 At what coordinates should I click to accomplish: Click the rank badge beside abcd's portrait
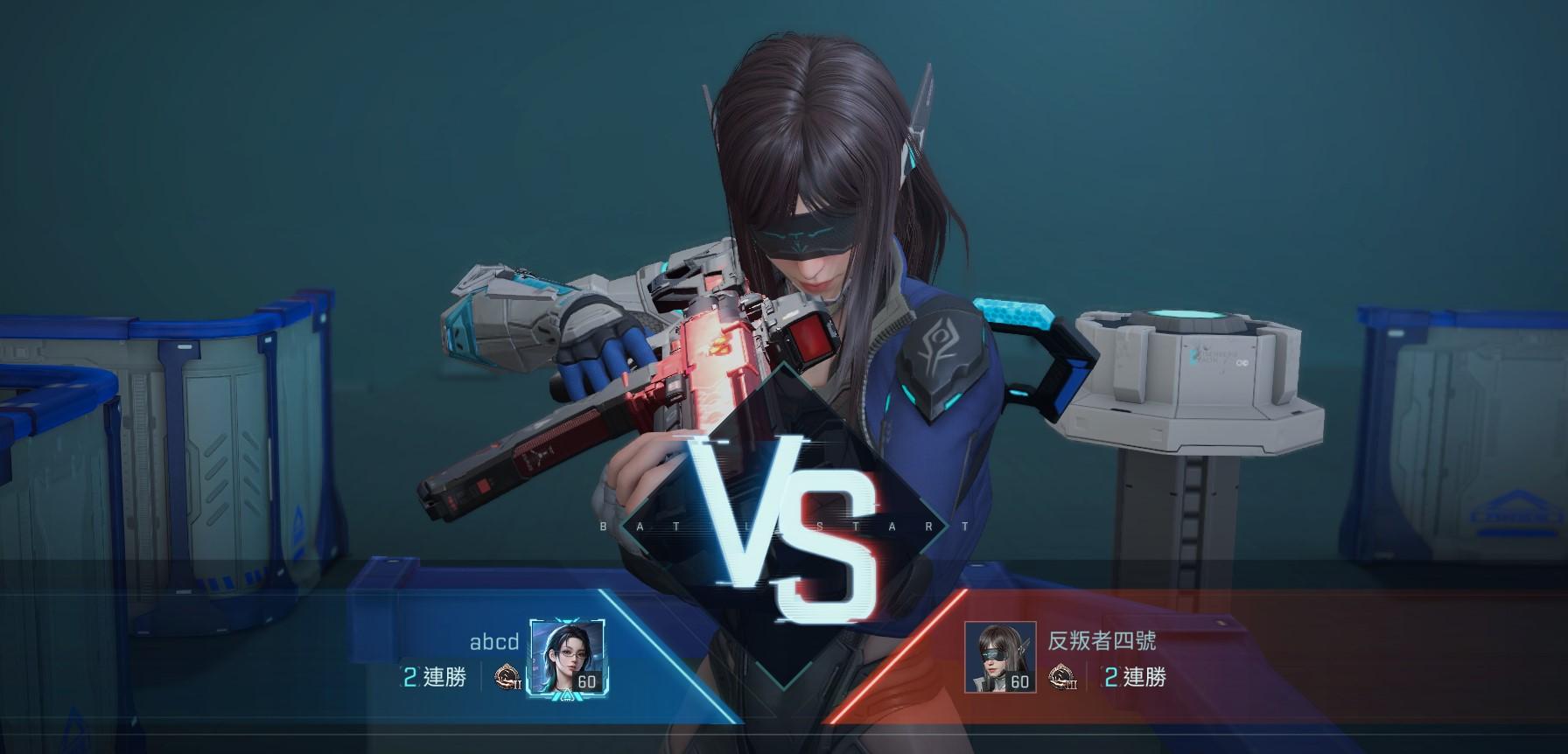point(507,678)
